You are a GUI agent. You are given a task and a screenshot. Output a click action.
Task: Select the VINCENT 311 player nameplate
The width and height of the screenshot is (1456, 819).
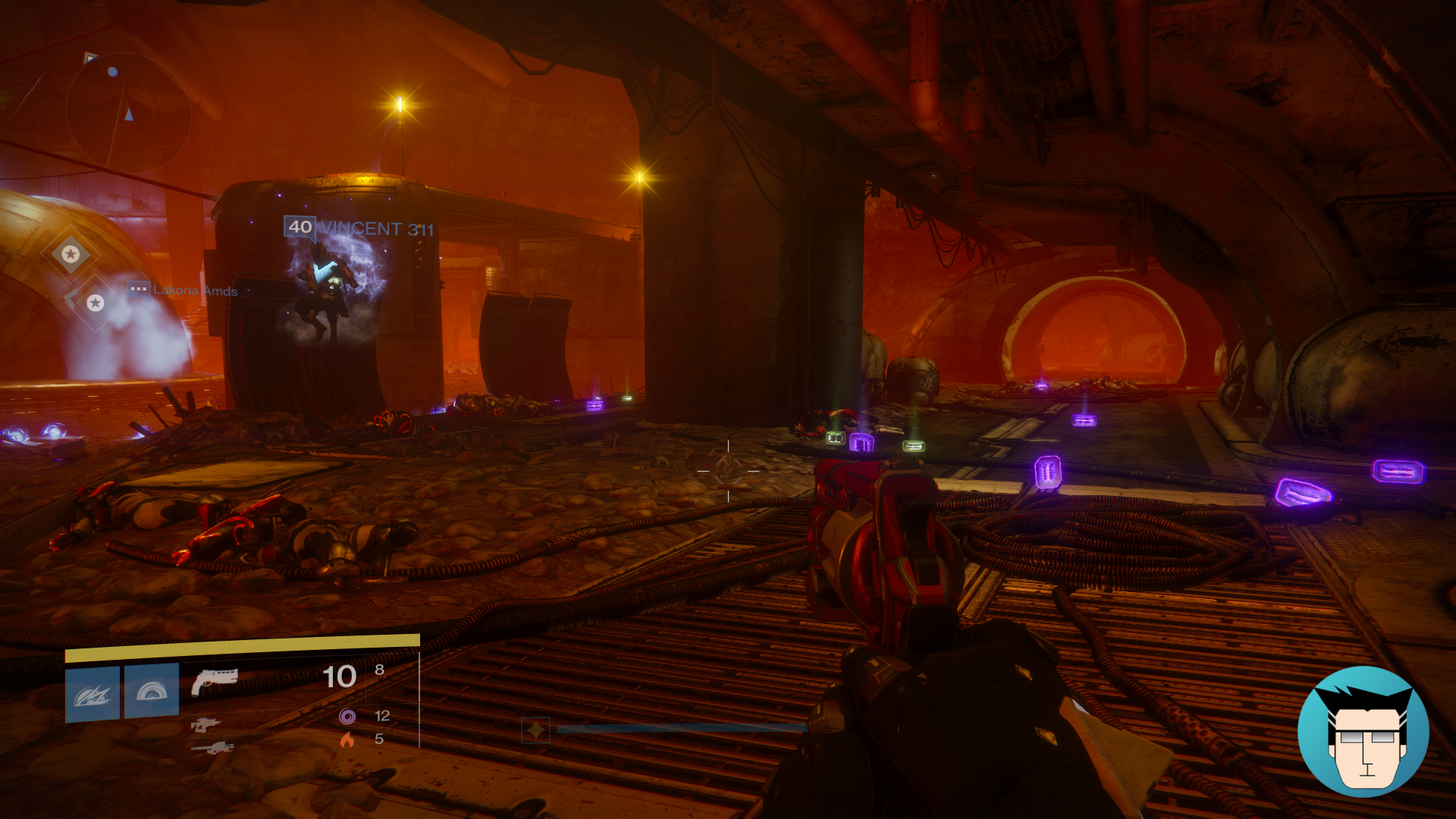point(377,227)
